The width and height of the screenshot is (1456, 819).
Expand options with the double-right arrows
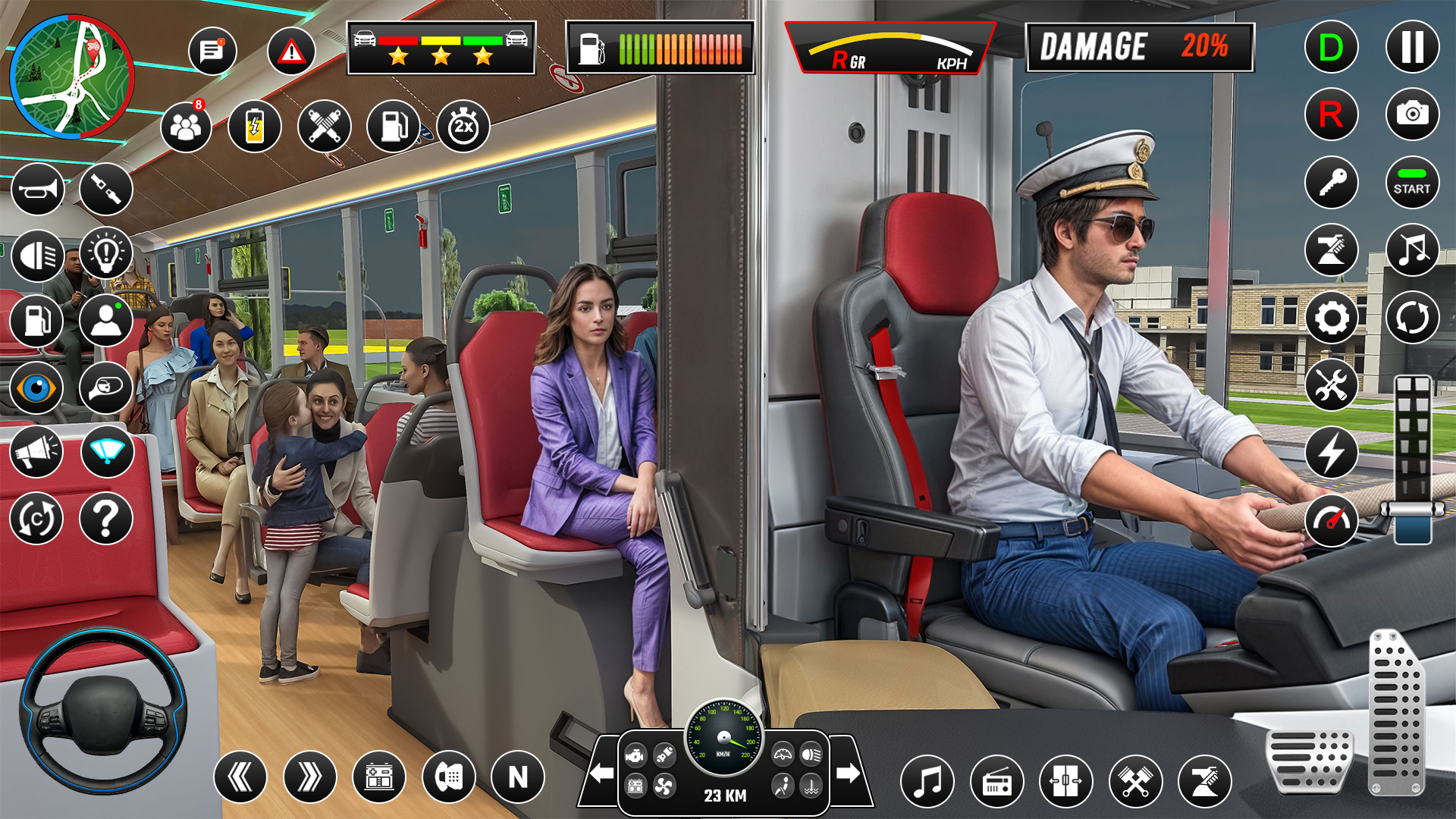[x=309, y=777]
